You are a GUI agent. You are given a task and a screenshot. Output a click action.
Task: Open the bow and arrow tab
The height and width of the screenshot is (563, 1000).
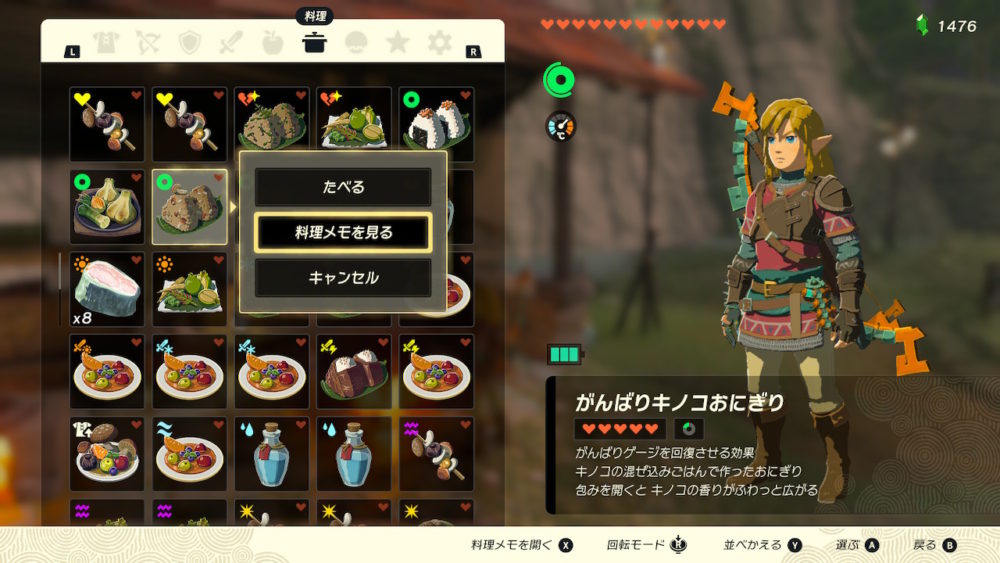coord(149,42)
